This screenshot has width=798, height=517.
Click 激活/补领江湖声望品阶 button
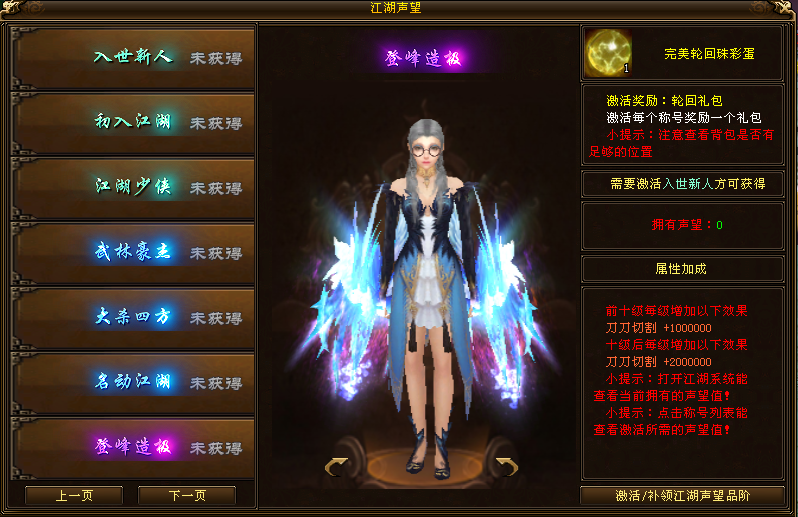pyautogui.click(x=682, y=496)
